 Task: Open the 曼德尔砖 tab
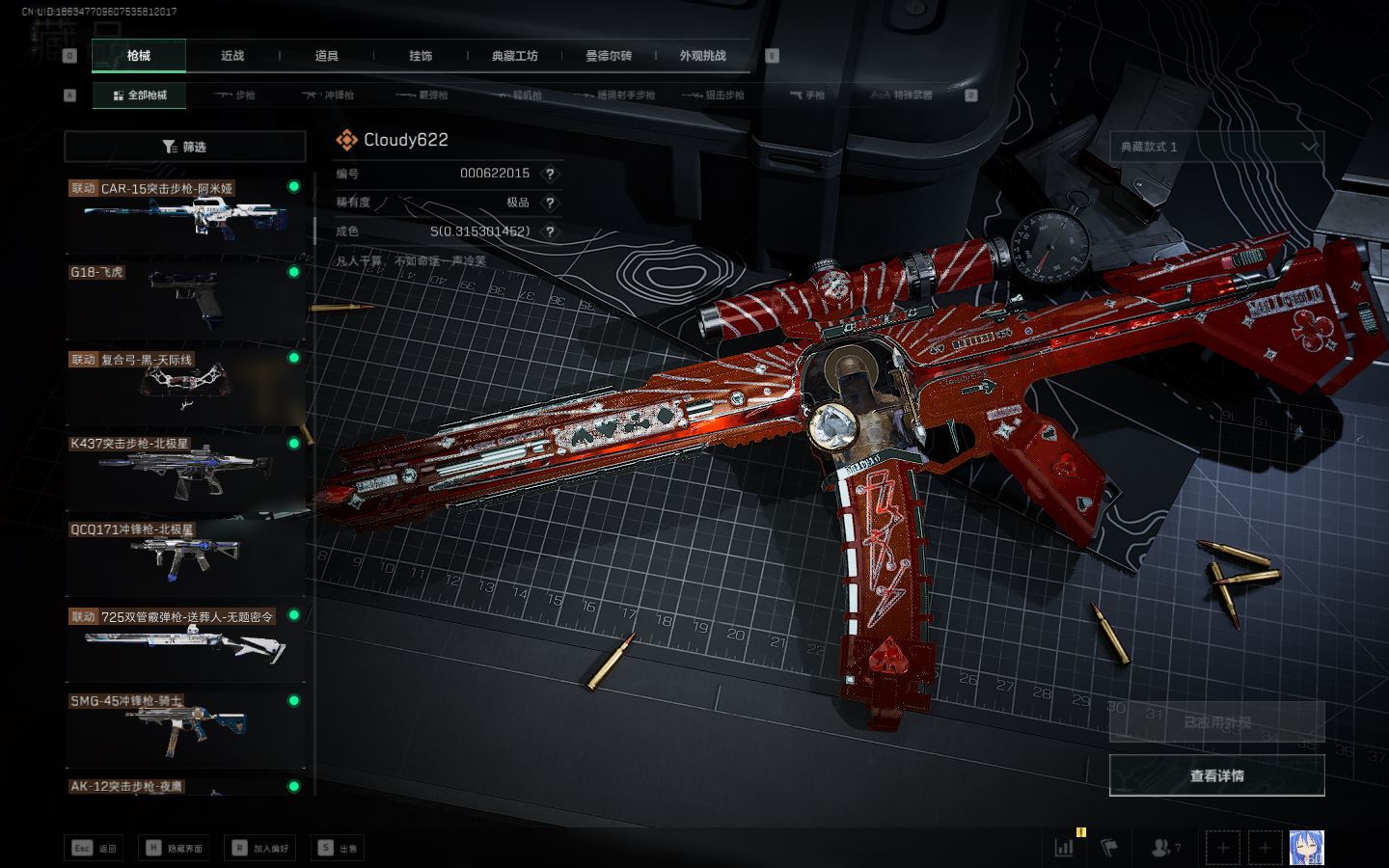pyautogui.click(x=609, y=56)
